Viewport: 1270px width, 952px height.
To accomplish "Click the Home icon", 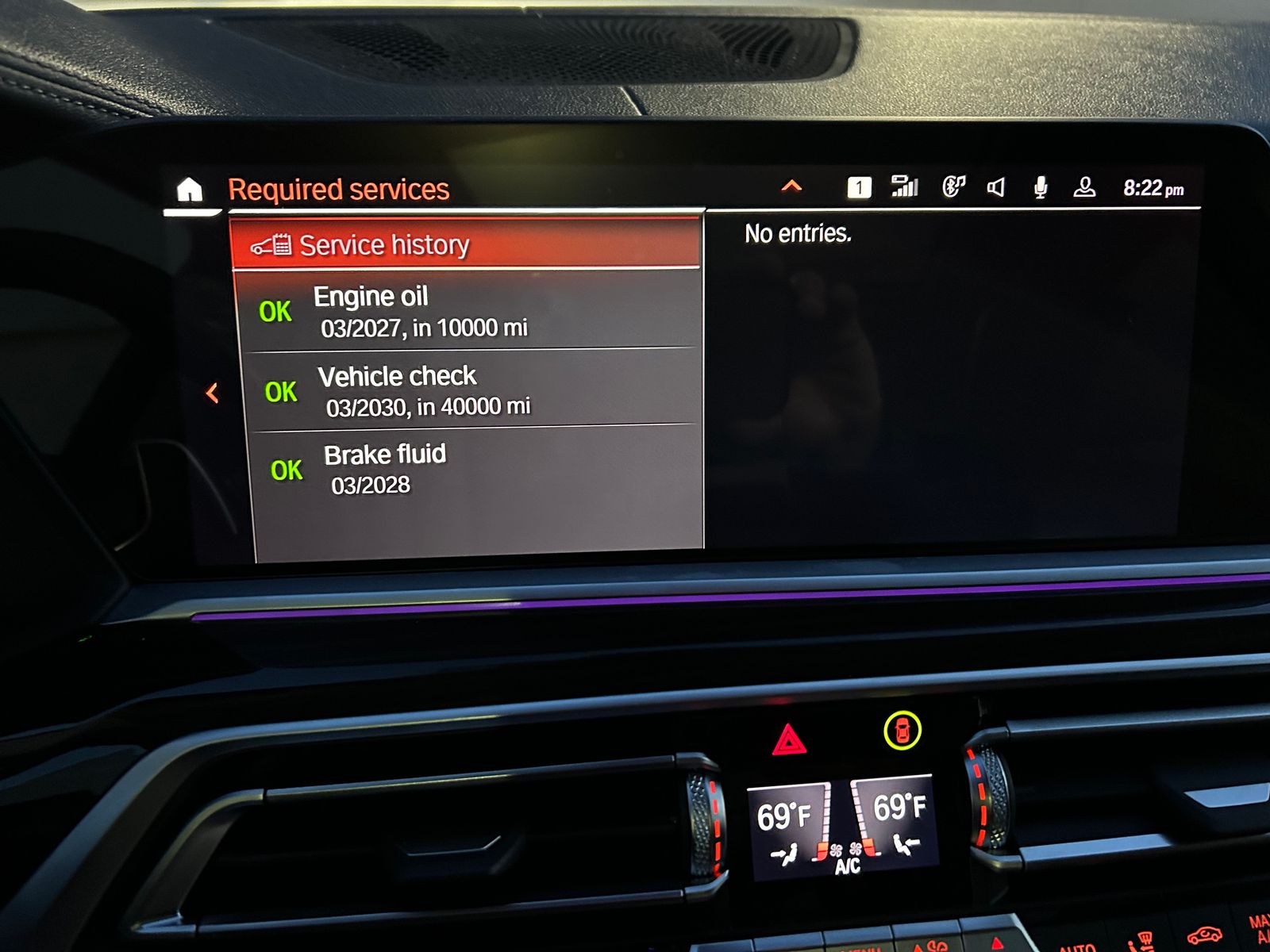I will pos(190,189).
